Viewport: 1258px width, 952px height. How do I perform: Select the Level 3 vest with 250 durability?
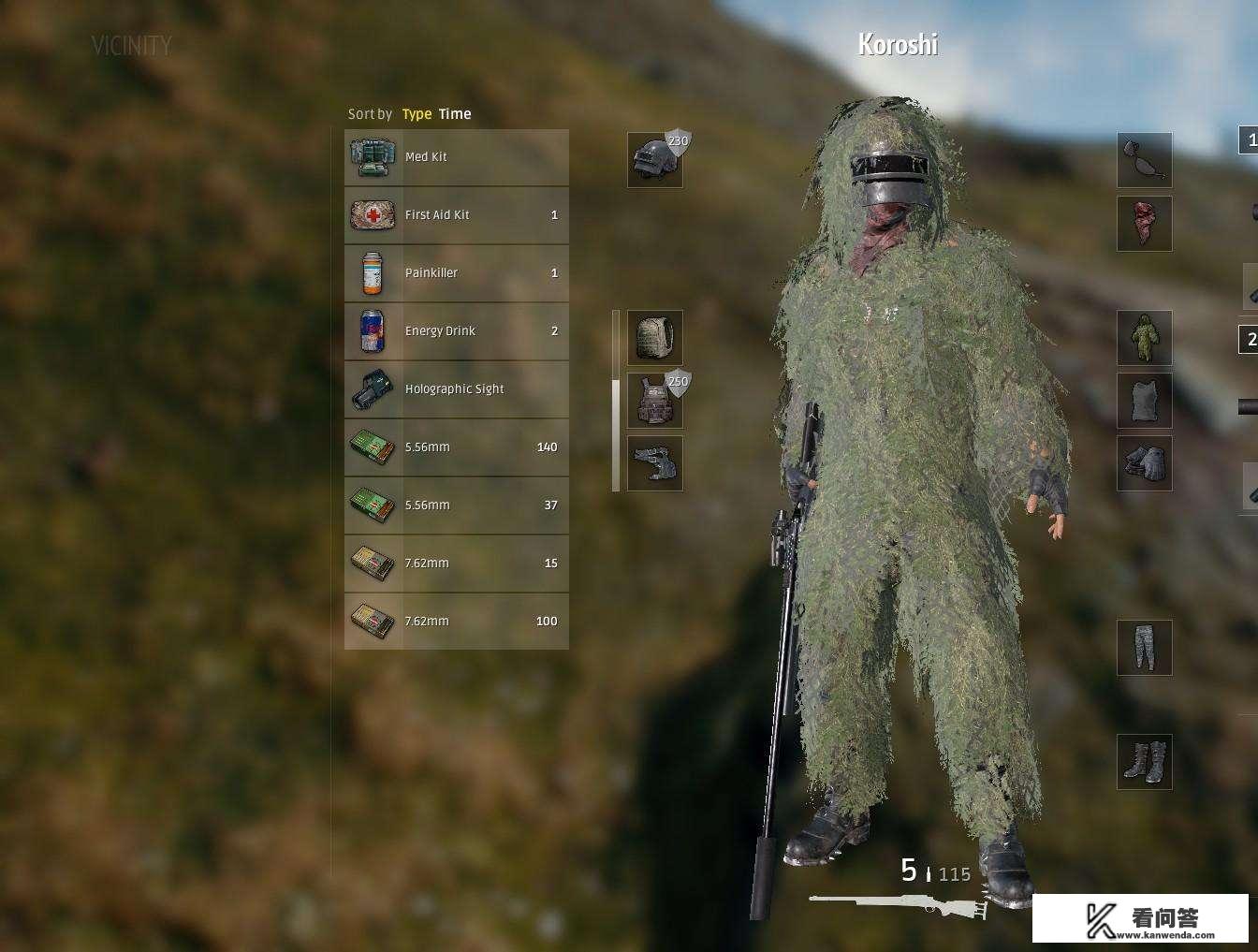click(654, 401)
